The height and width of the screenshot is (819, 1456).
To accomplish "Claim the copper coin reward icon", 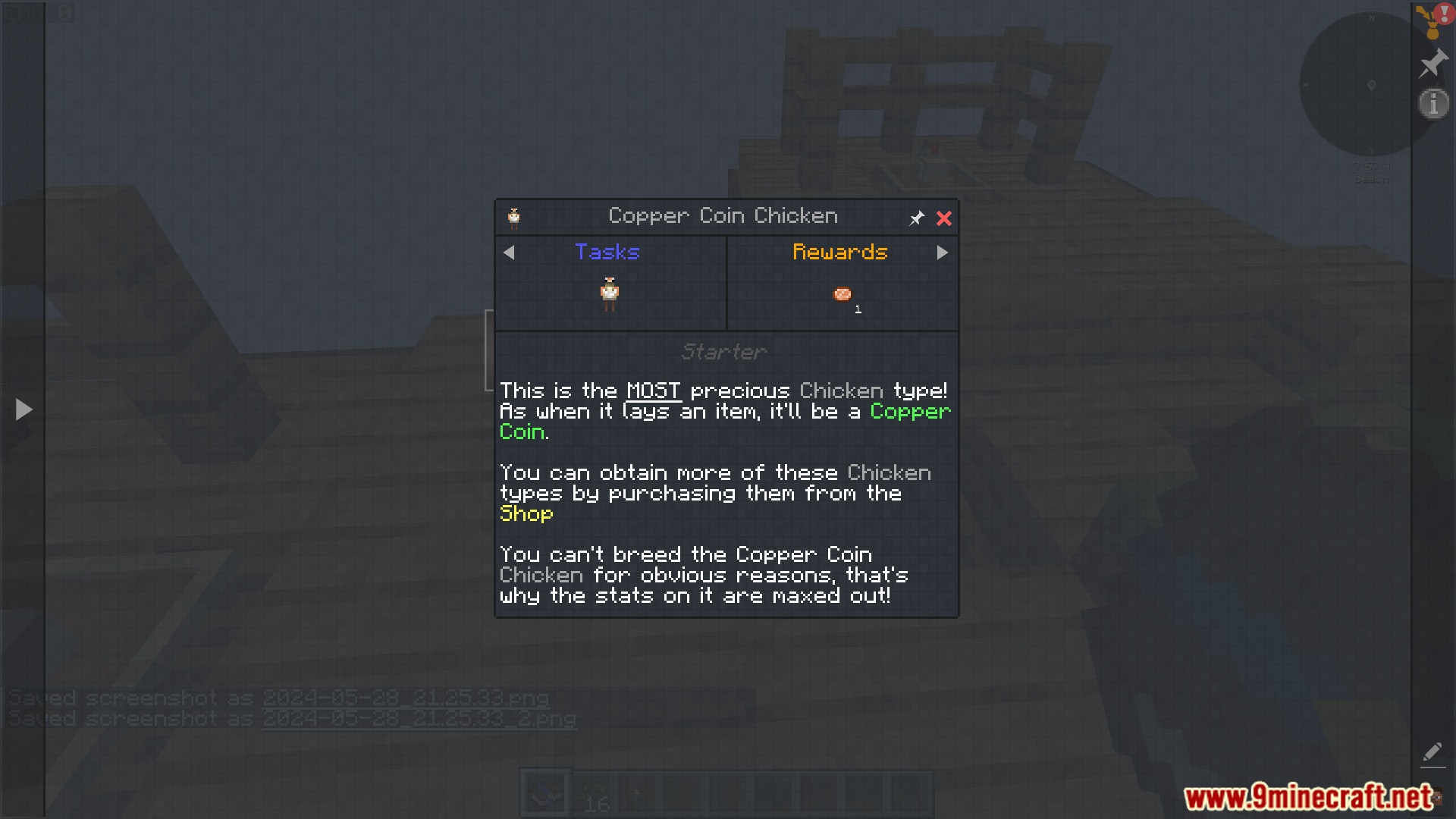I will (843, 294).
